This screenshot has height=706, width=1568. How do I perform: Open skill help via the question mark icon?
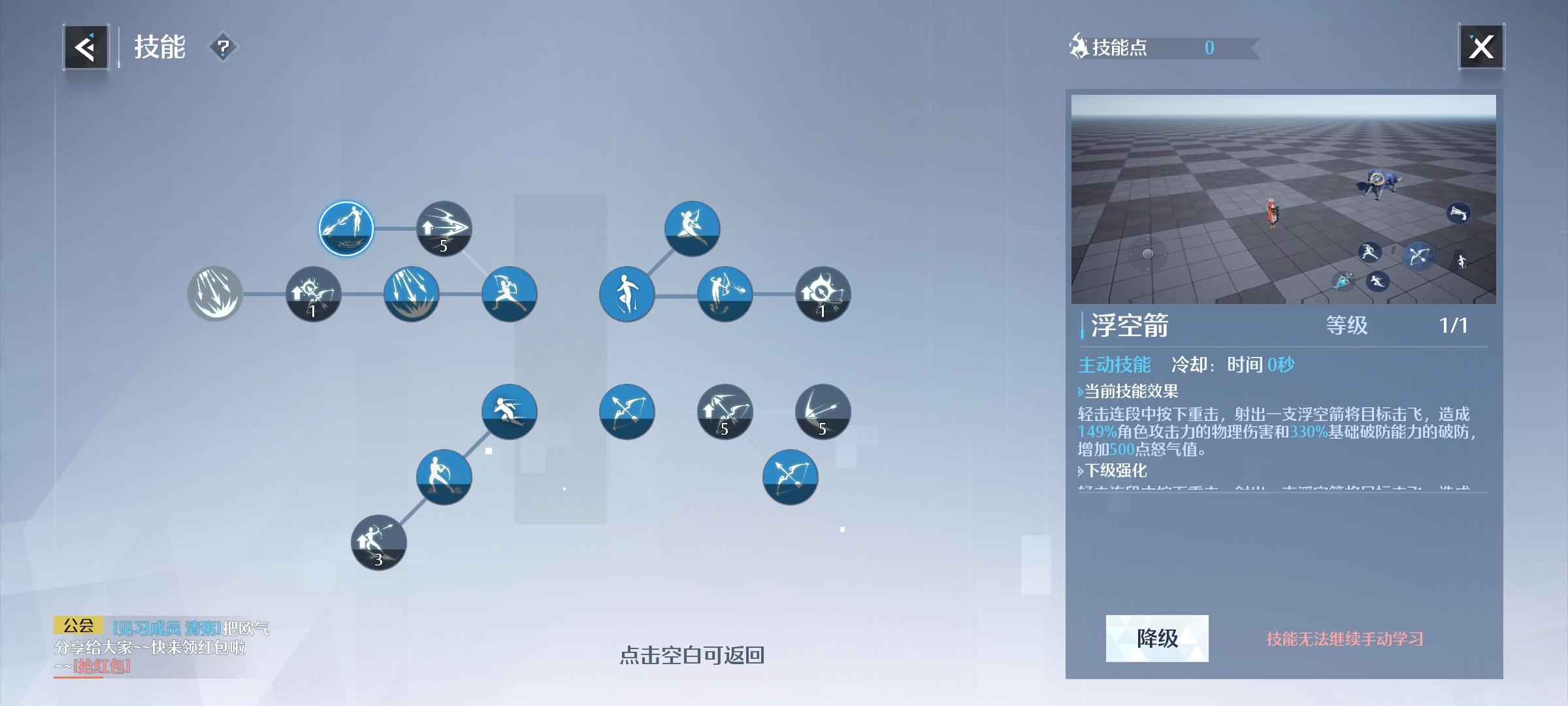click(x=223, y=48)
